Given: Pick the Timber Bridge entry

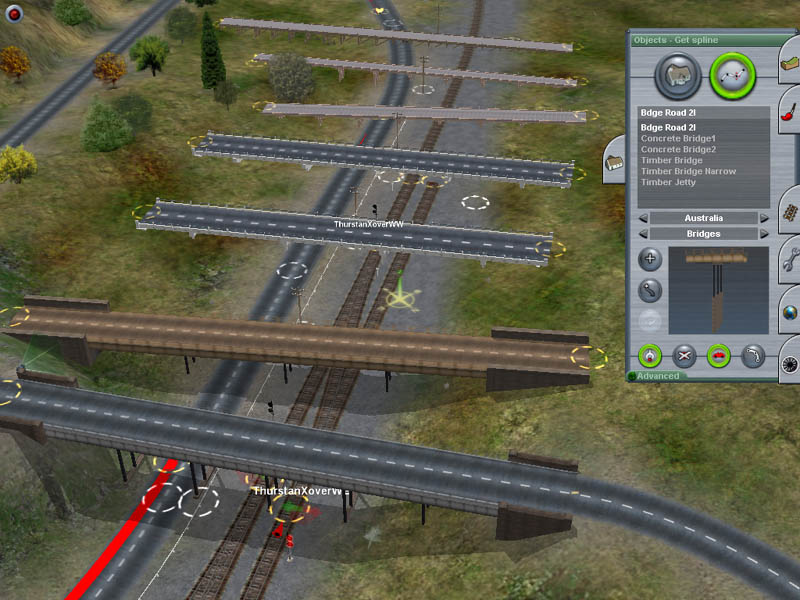Looking at the screenshot, I should pos(671,161).
